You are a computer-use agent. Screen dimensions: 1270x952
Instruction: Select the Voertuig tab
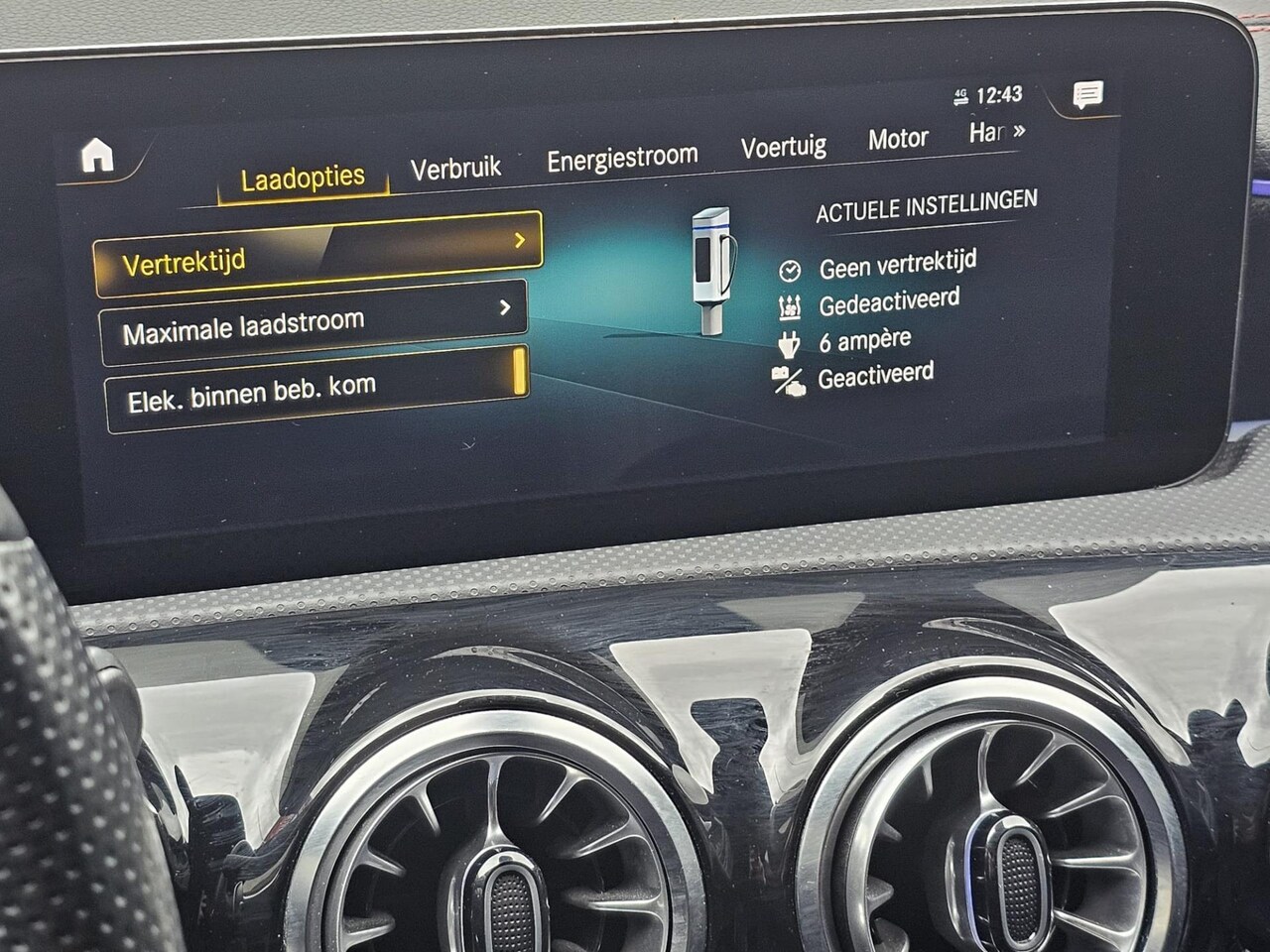click(x=783, y=148)
